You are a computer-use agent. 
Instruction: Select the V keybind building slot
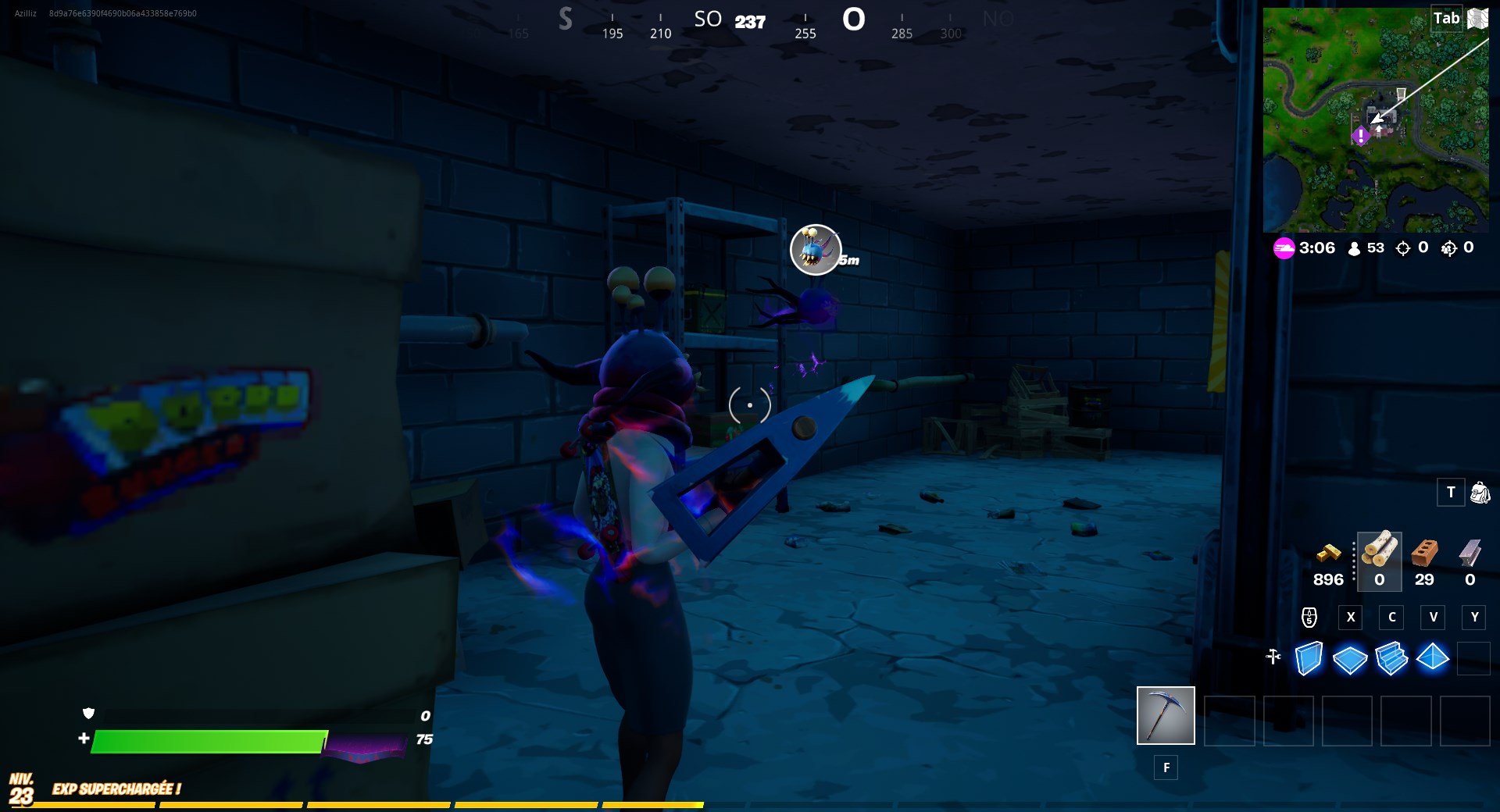(x=1434, y=618)
